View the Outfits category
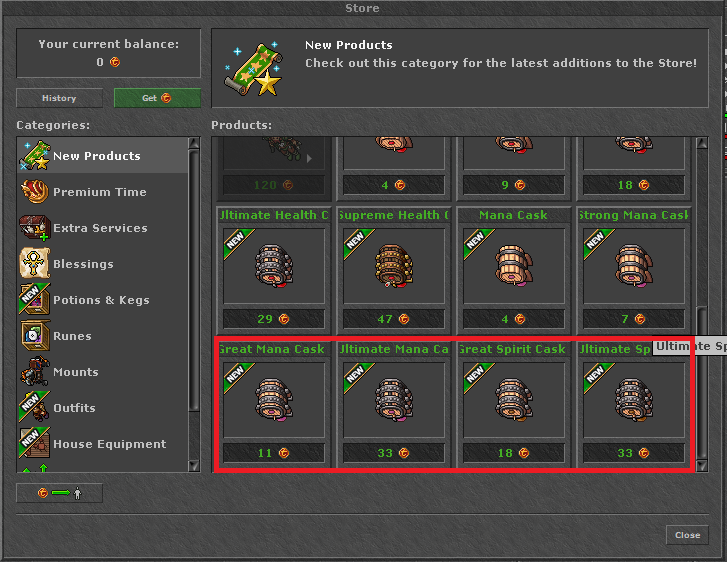727x562 pixels. coord(74,408)
